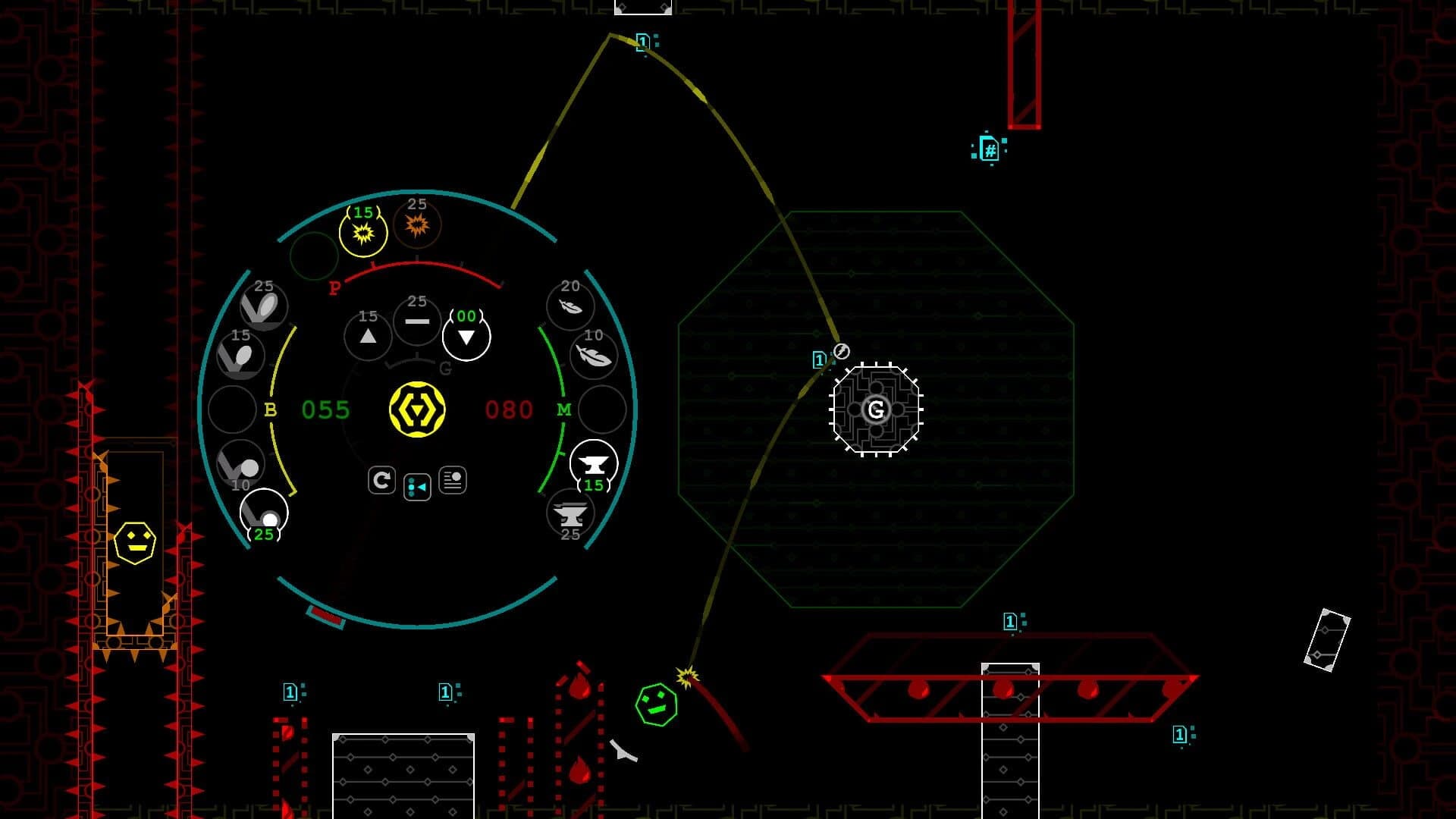Image resolution: width=1456 pixels, height=819 pixels.
Task: Click the yellow smiley robot on the left
Action: coord(137,543)
